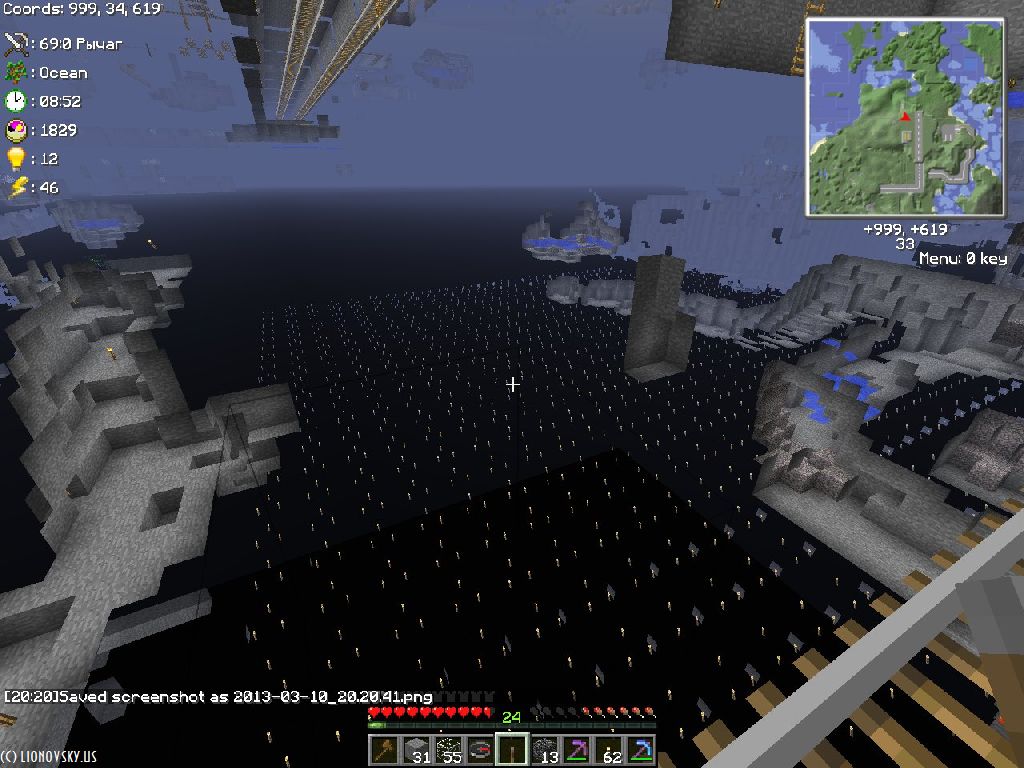Select the gravel stack of 13
This screenshot has width=1024, height=768.
(x=545, y=749)
